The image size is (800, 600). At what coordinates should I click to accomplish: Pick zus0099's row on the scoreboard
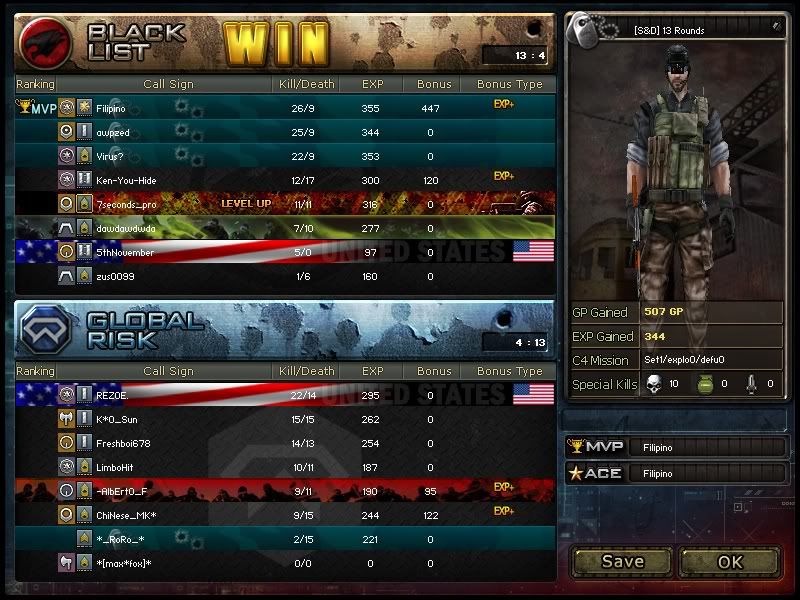(x=285, y=276)
